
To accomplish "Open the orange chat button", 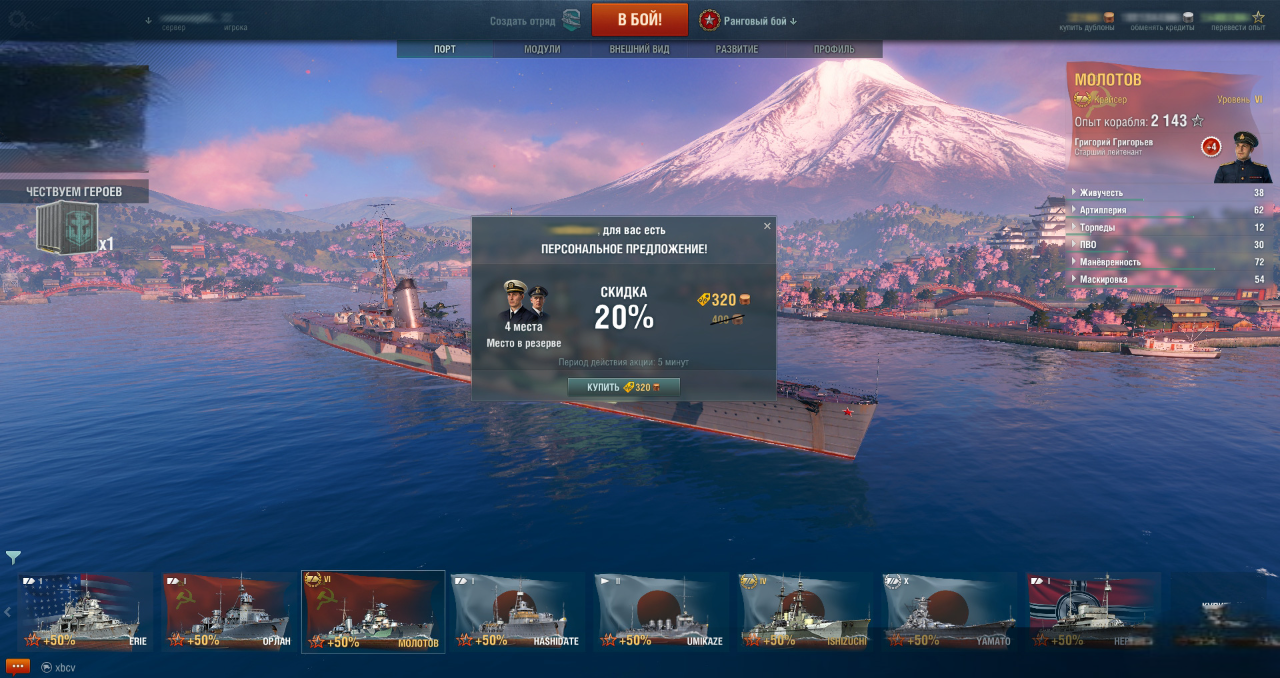I will point(18,666).
